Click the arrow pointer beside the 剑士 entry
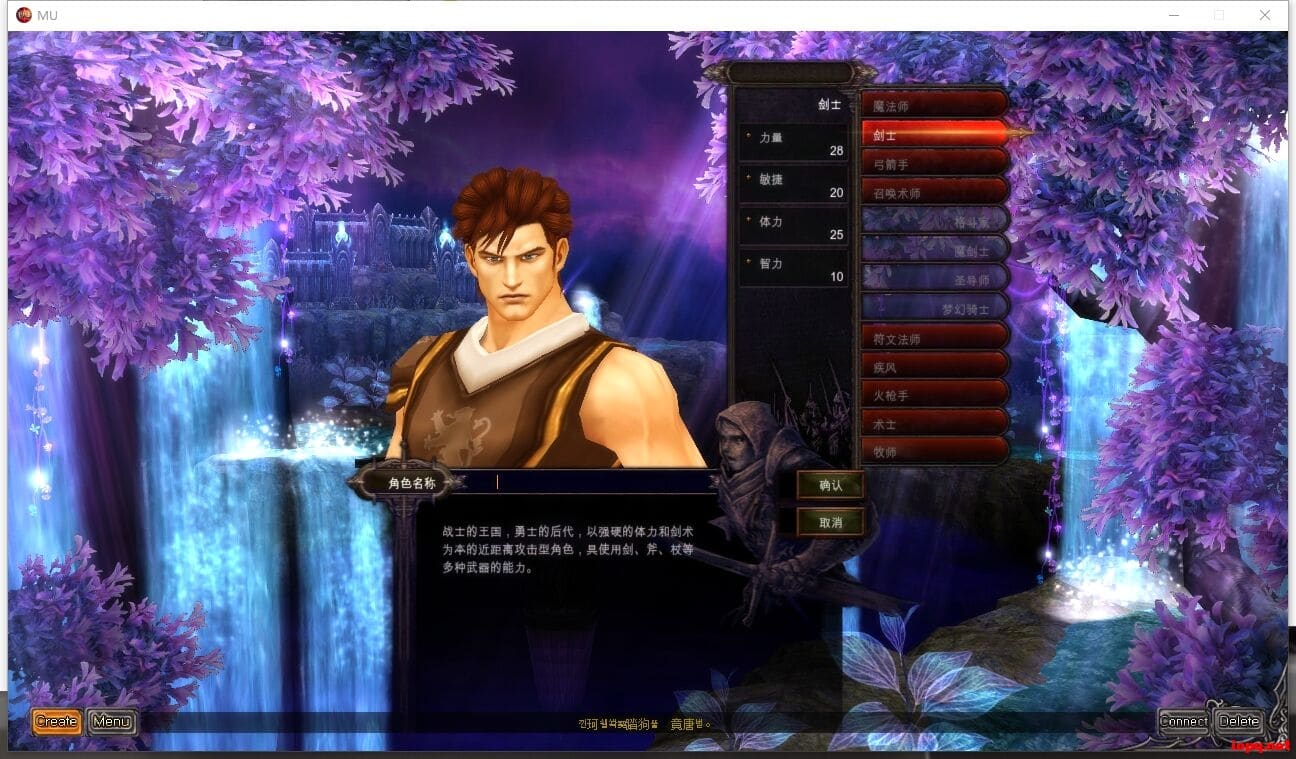The height and width of the screenshot is (759, 1296). coord(1022,133)
